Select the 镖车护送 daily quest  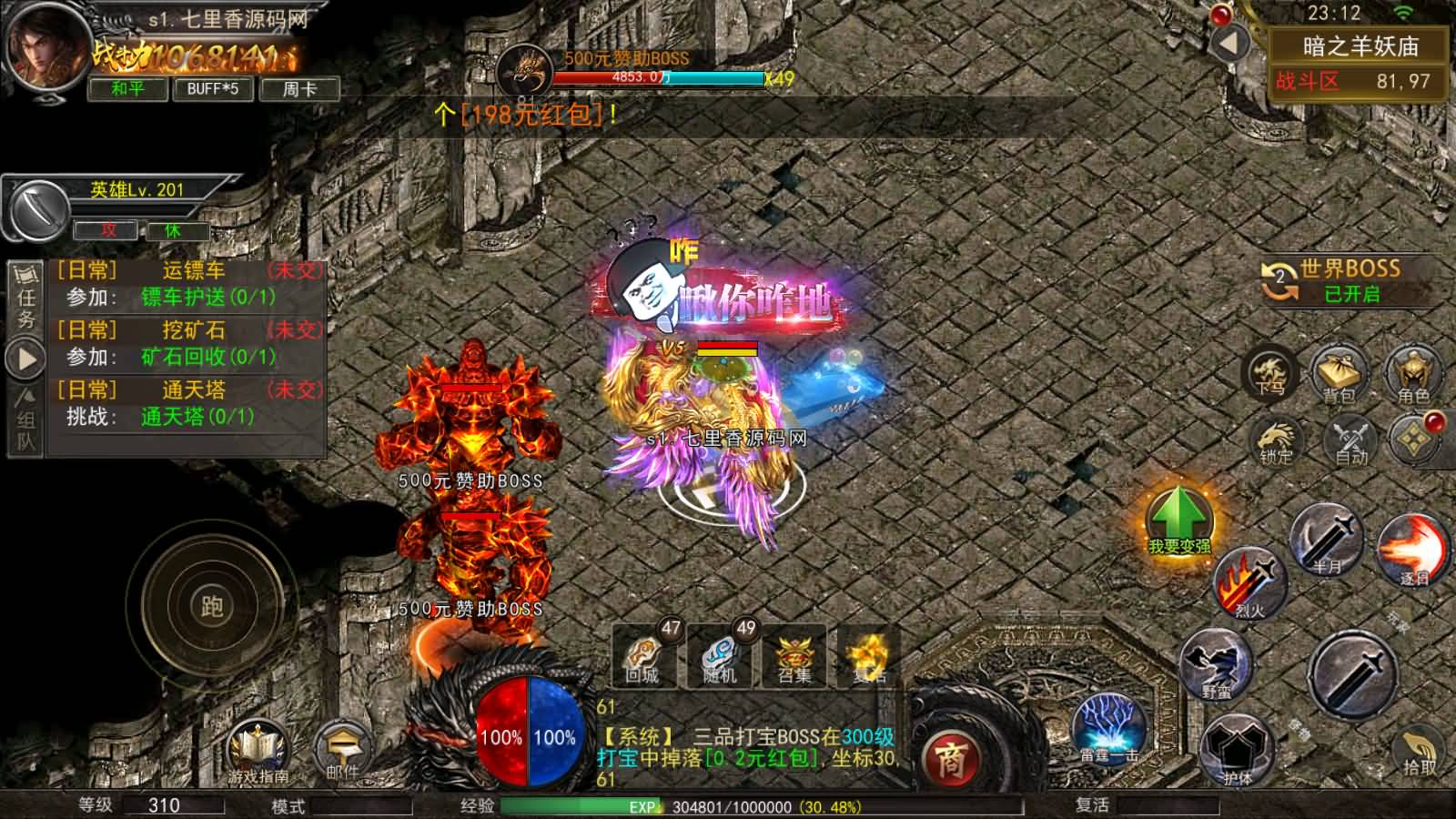click(x=207, y=298)
